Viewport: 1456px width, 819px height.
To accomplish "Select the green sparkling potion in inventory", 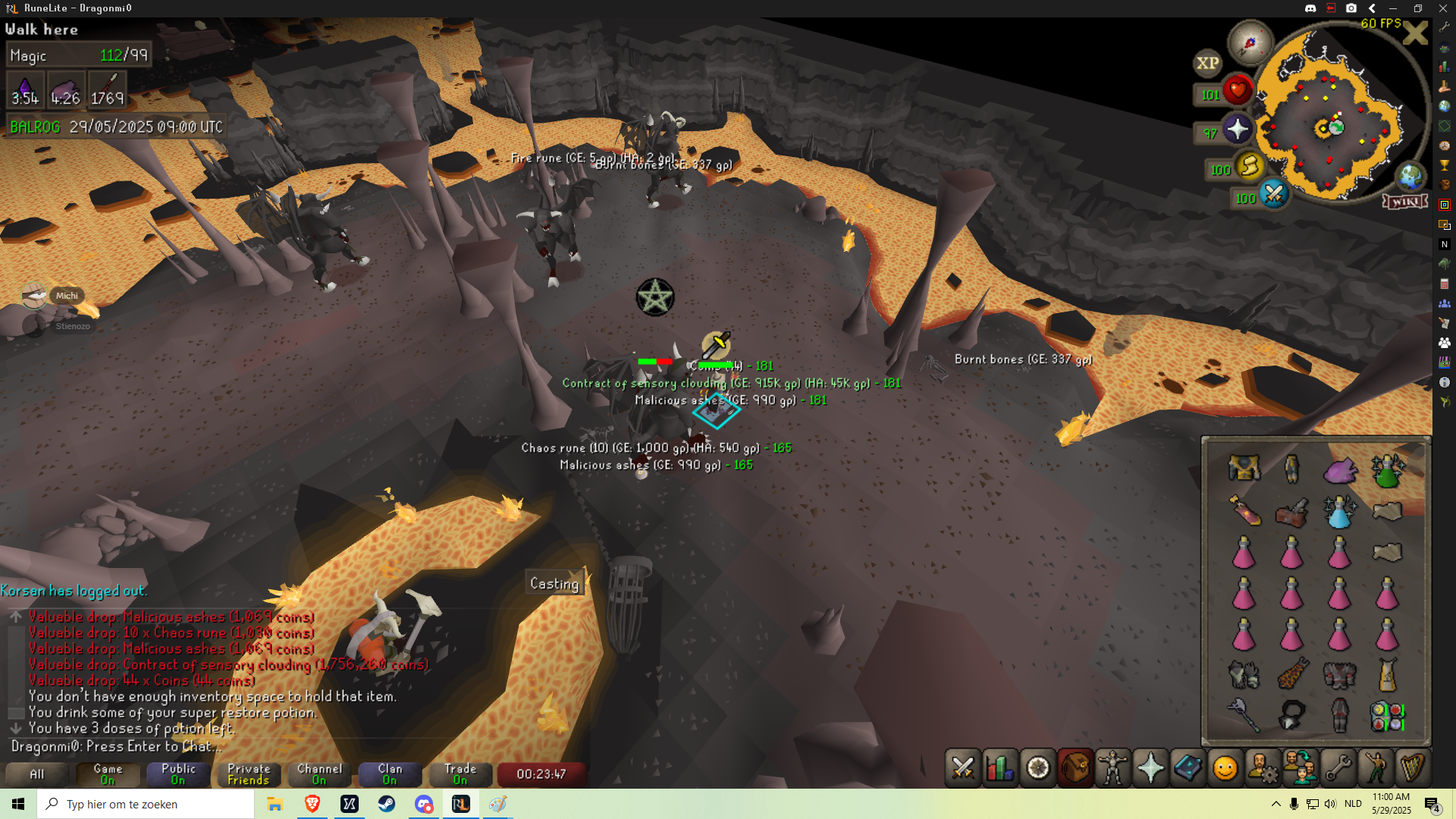I will pos(1387,471).
